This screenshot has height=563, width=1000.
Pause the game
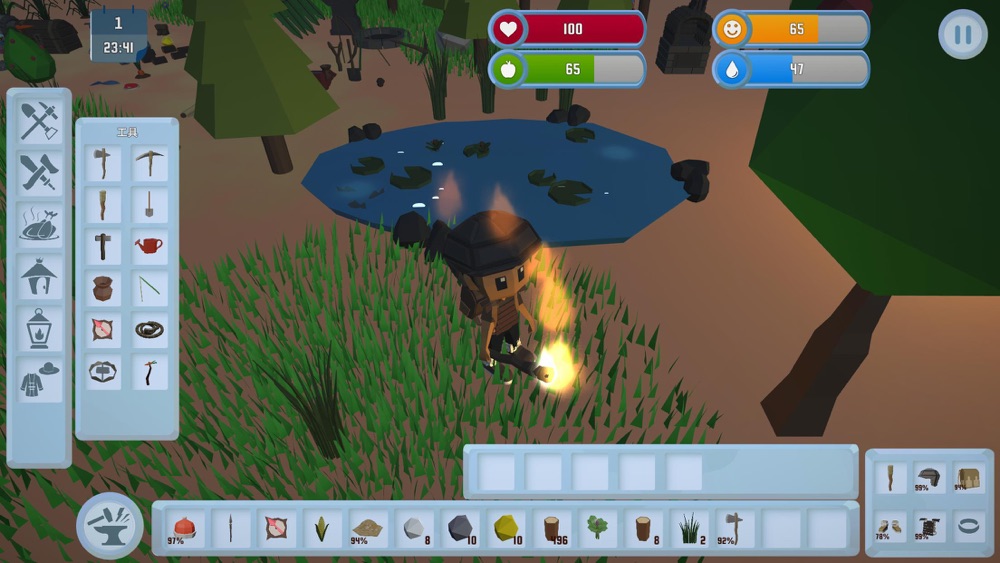tap(962, 34)
